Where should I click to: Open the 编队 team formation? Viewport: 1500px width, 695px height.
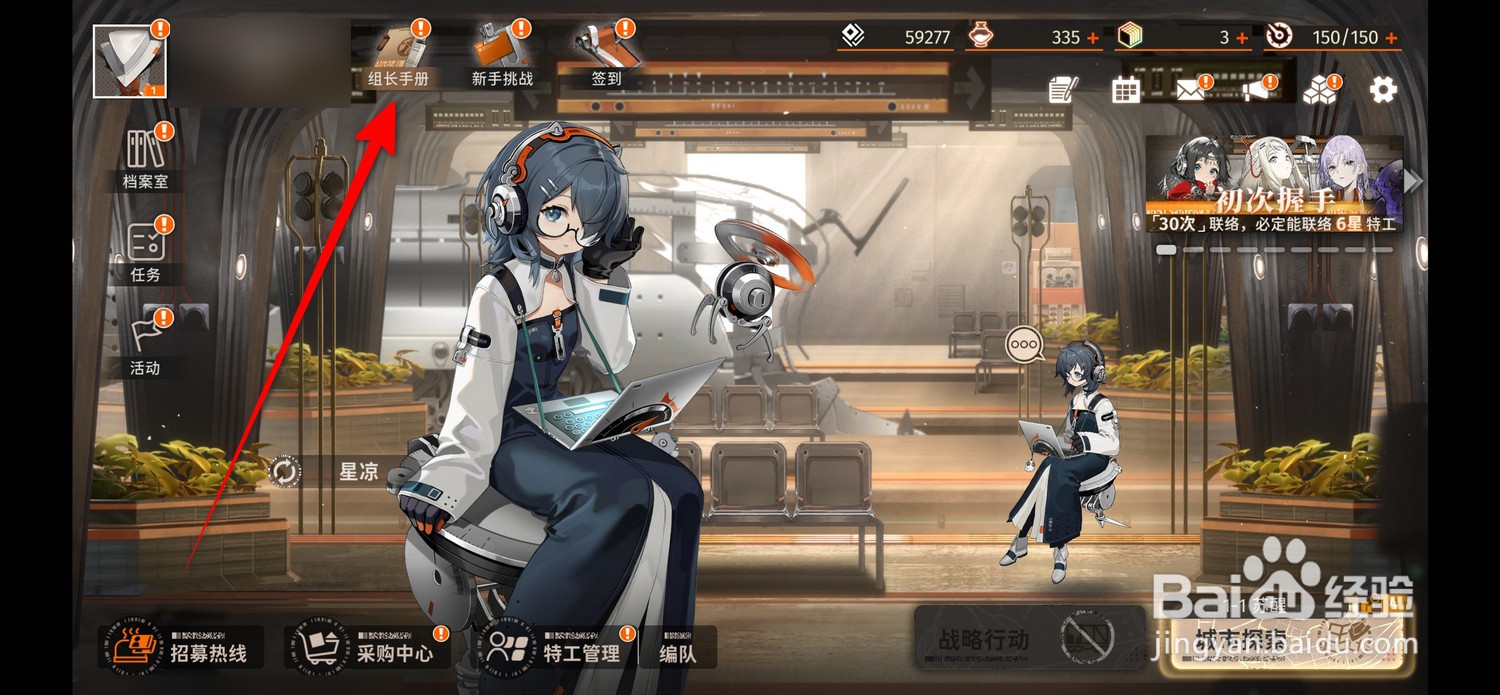click(x=679, y=648)
